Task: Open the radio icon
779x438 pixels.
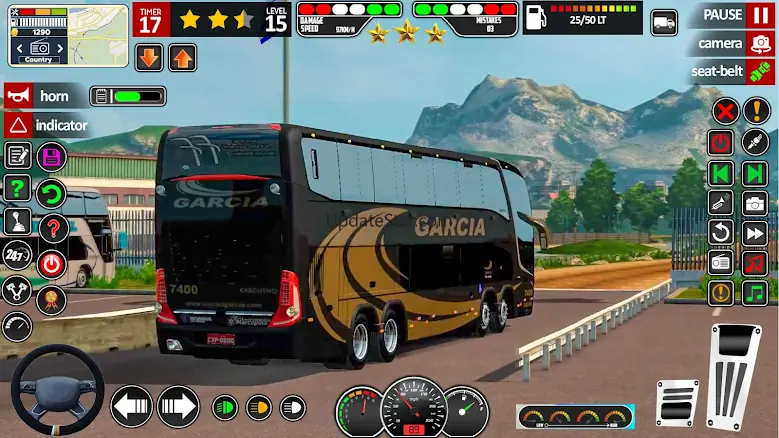Action: click(x=721, y=263)
